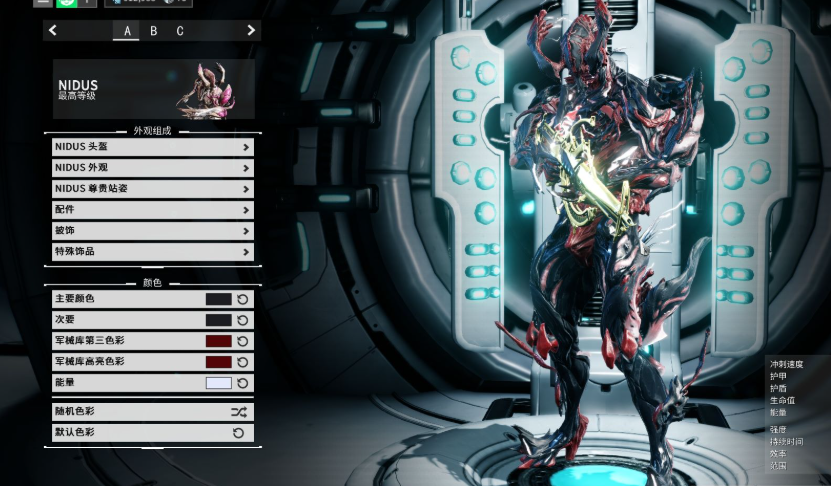Edit the 军械库高亮色彩 accent color swatch
This screenshot has width=831, height=486.
218,362
